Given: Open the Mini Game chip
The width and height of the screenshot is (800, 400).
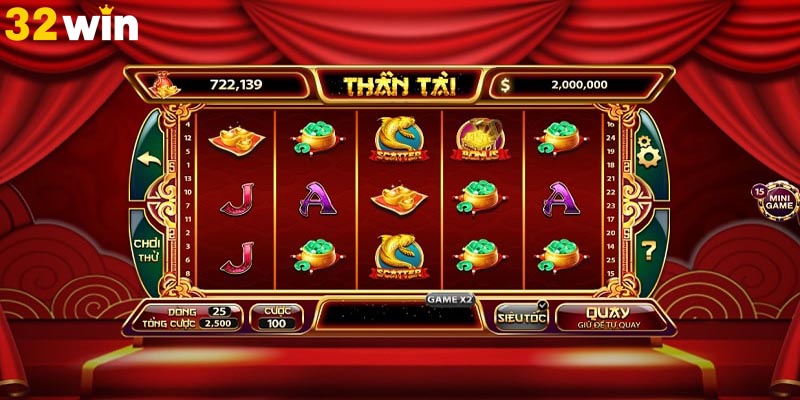Looking at the screenshot, I should pyautogui.click(x=778, y=202).
